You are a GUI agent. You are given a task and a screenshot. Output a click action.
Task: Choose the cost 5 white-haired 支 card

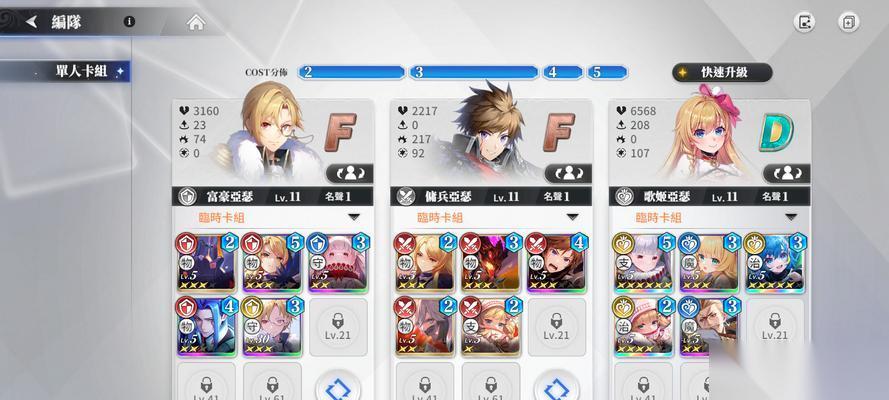click(642, 262)
